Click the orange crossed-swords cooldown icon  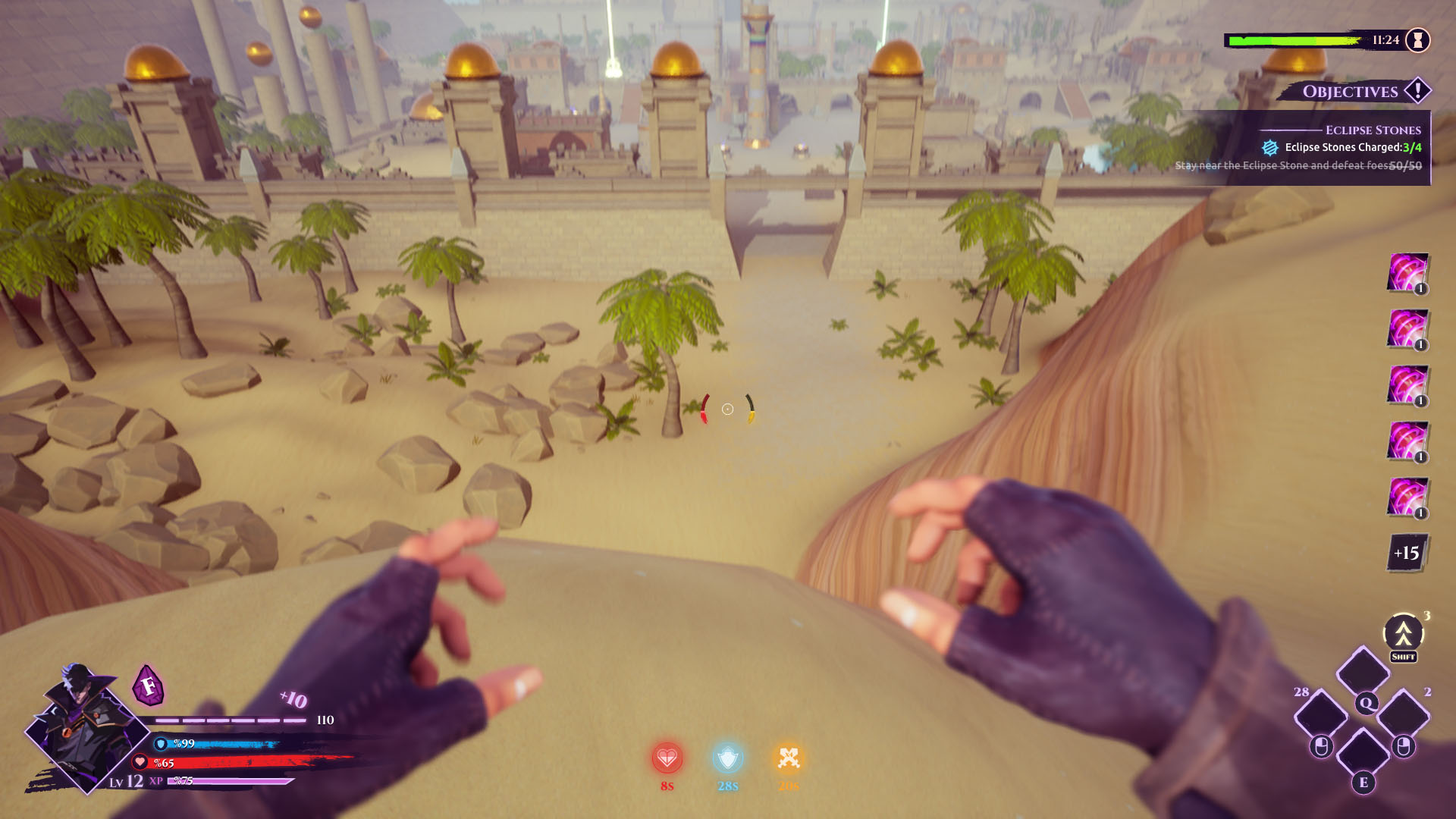[788, 758]
